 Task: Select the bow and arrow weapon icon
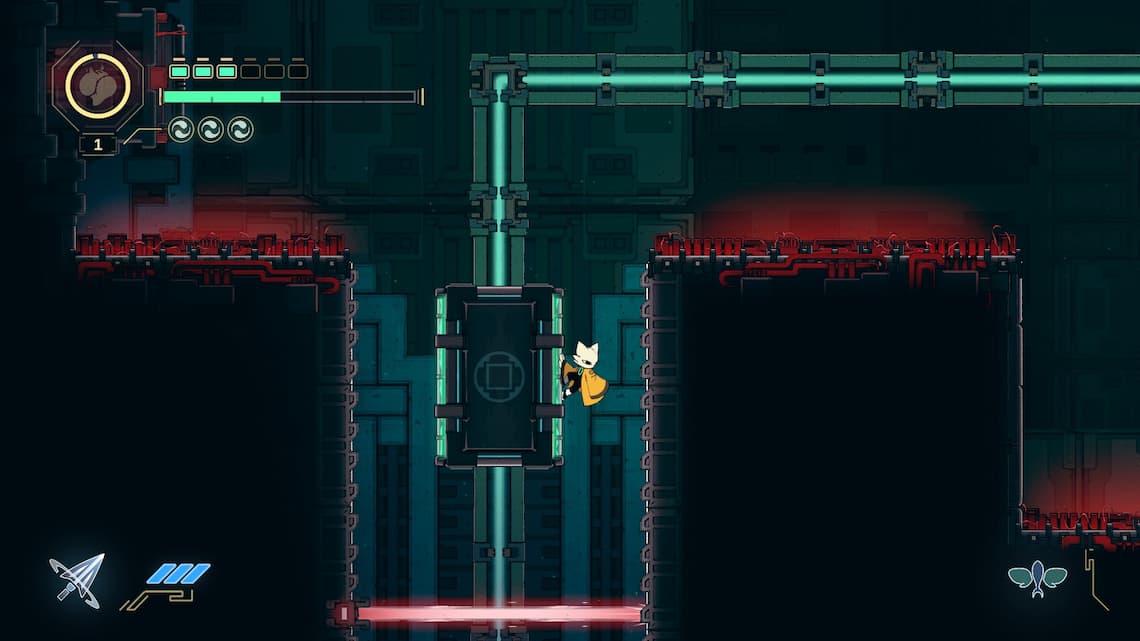coord(77,580)
